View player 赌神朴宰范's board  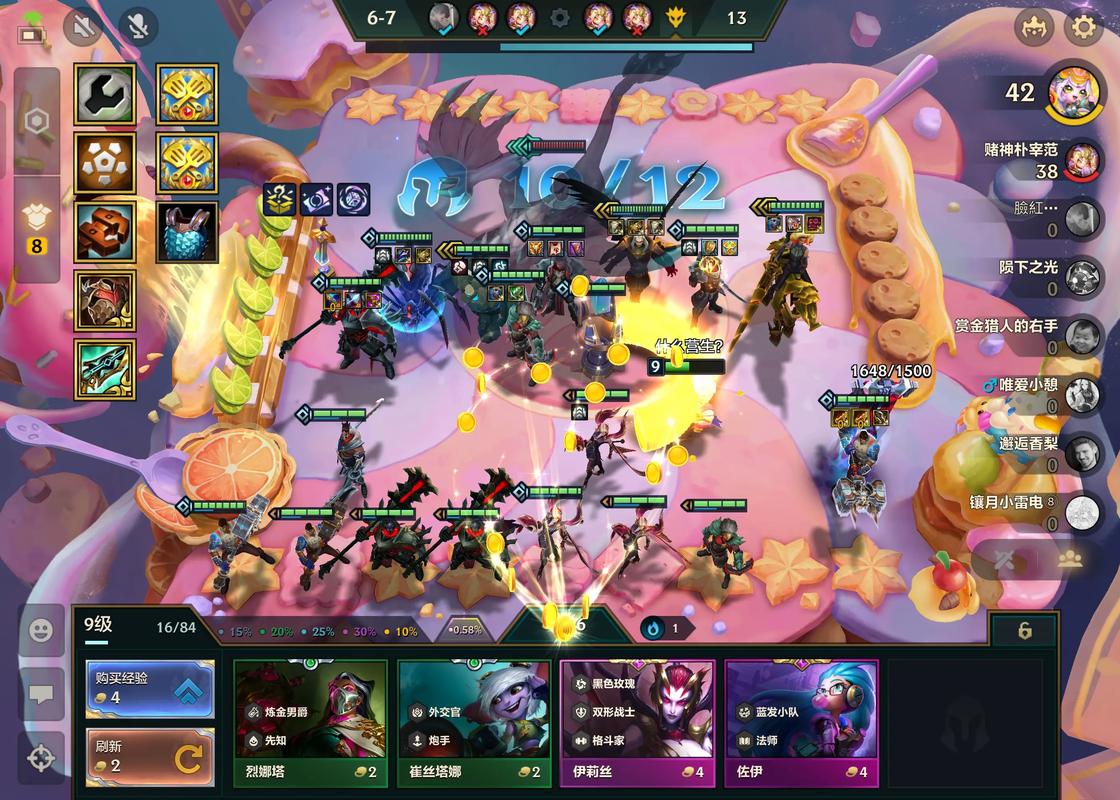[x=1081, y=160]
